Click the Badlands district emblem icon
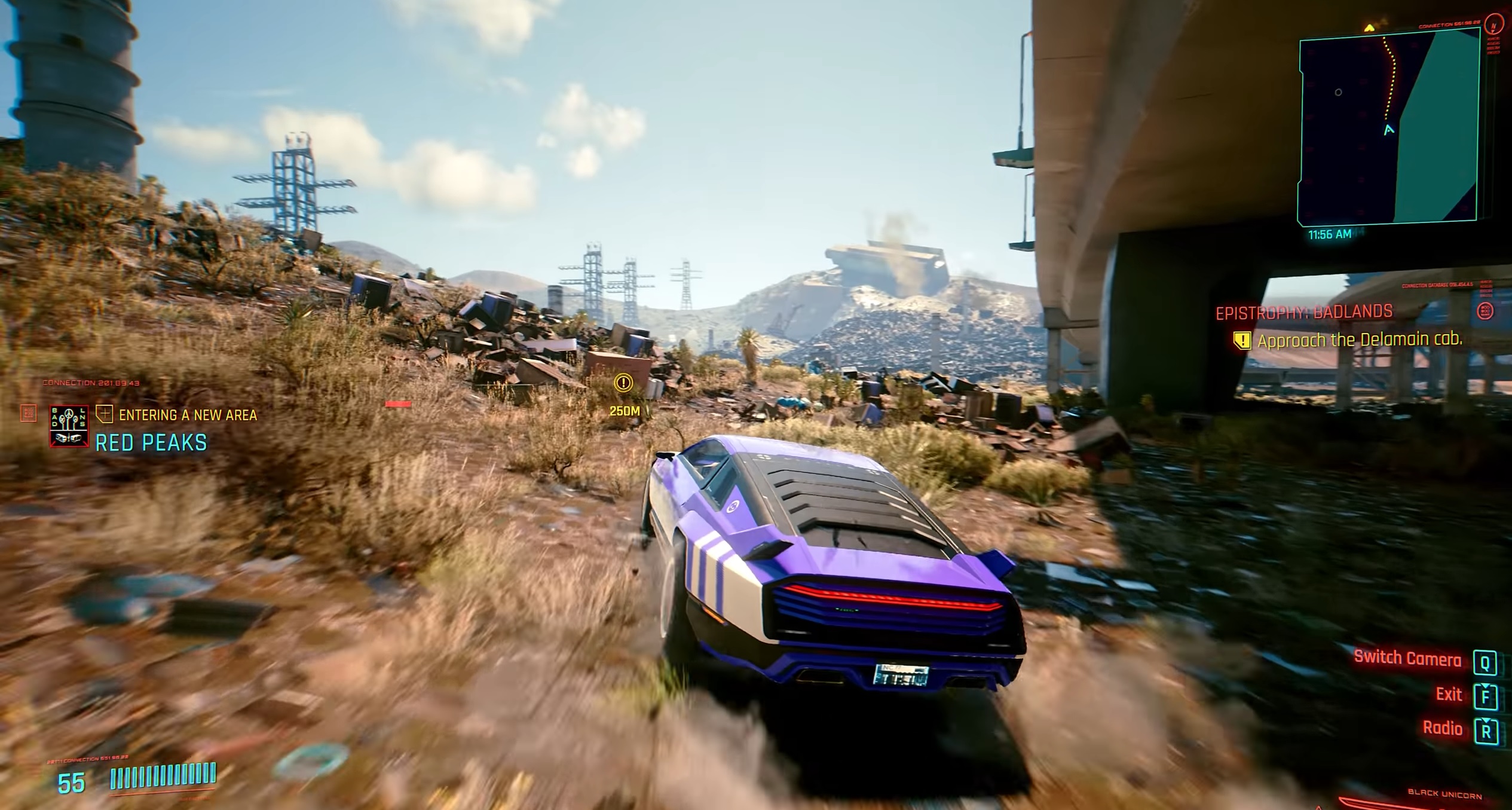Viewport: 1512px width, 810px height. (69, 426)
